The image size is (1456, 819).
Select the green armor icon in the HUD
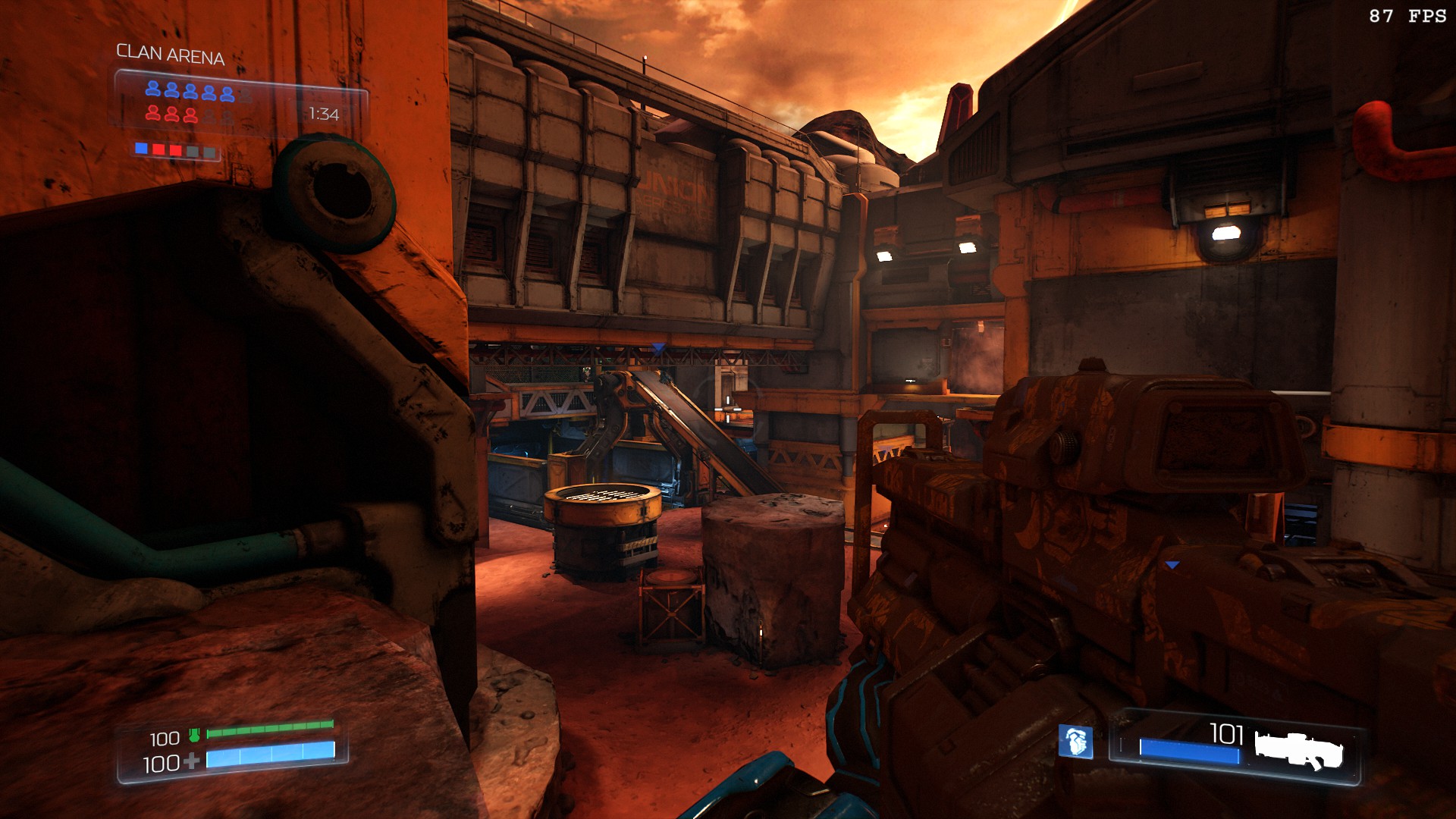click(x=193, y=736)
